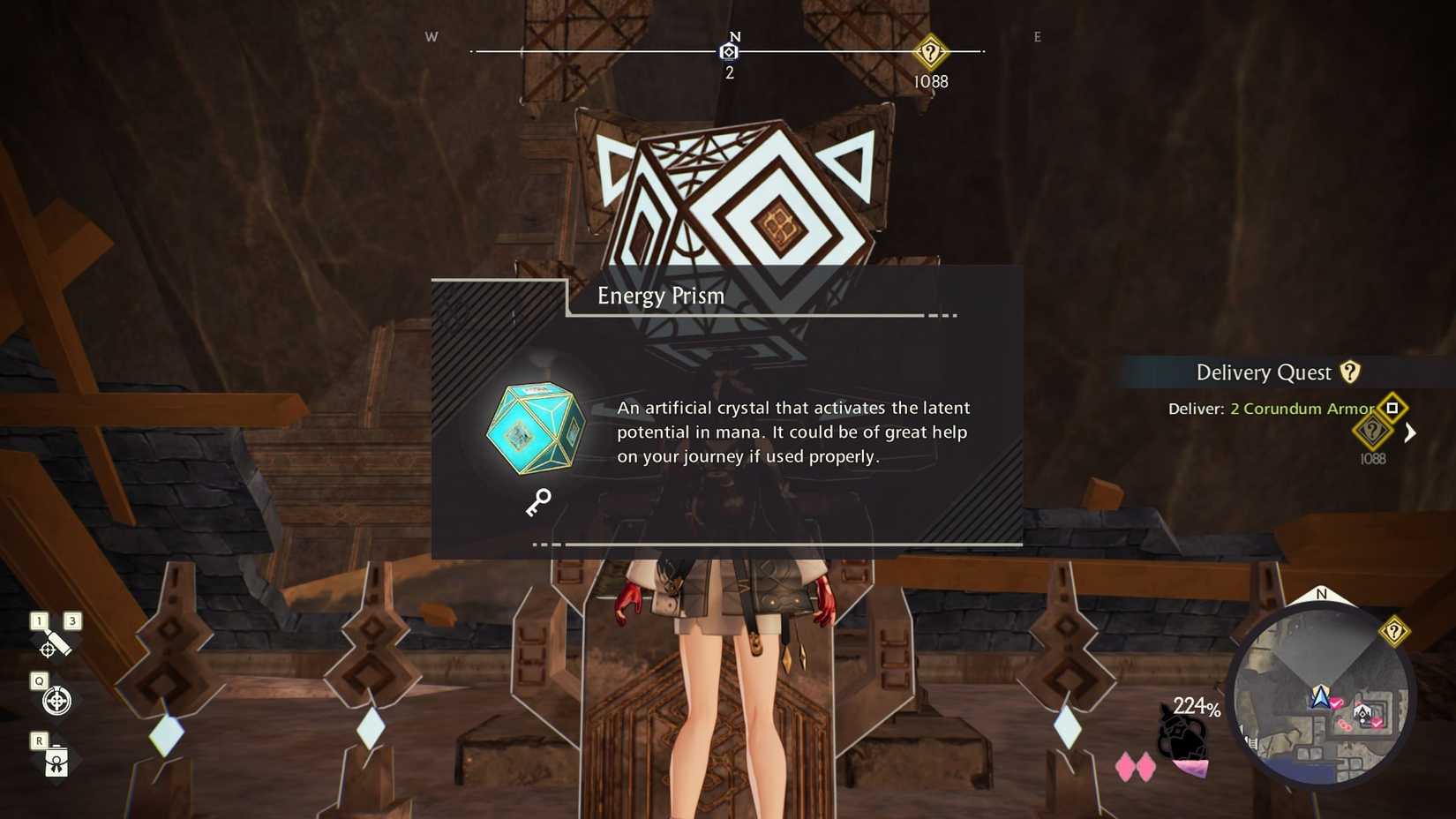Image resolution: width=1456 pixels, height=819 pixels.
Task: Toggle tracking on the 1088 quest diamond marker
Action: pos(1373,432)
